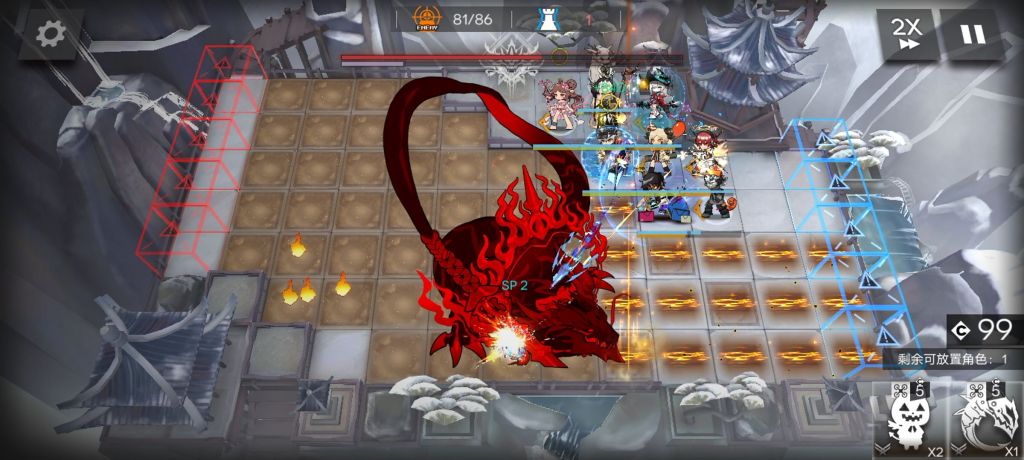The width and height of the screenshot is (1024, 460).
Task: Open the settings gear menu
Action: coord(47,34)
